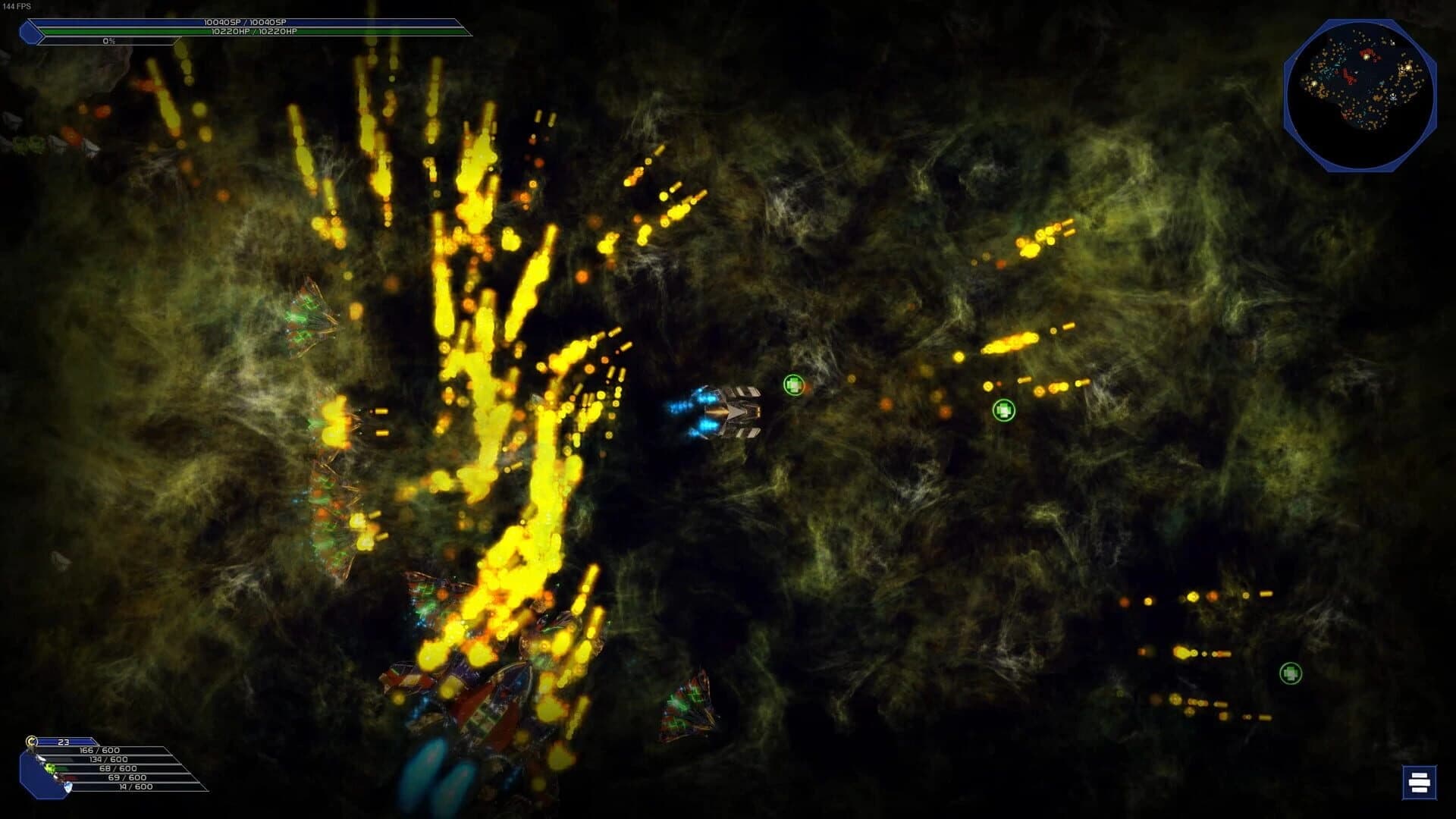This screenshot has width=1456, height=819.
Task: Select the green missile weapon icon
Action: coord(50,768)
